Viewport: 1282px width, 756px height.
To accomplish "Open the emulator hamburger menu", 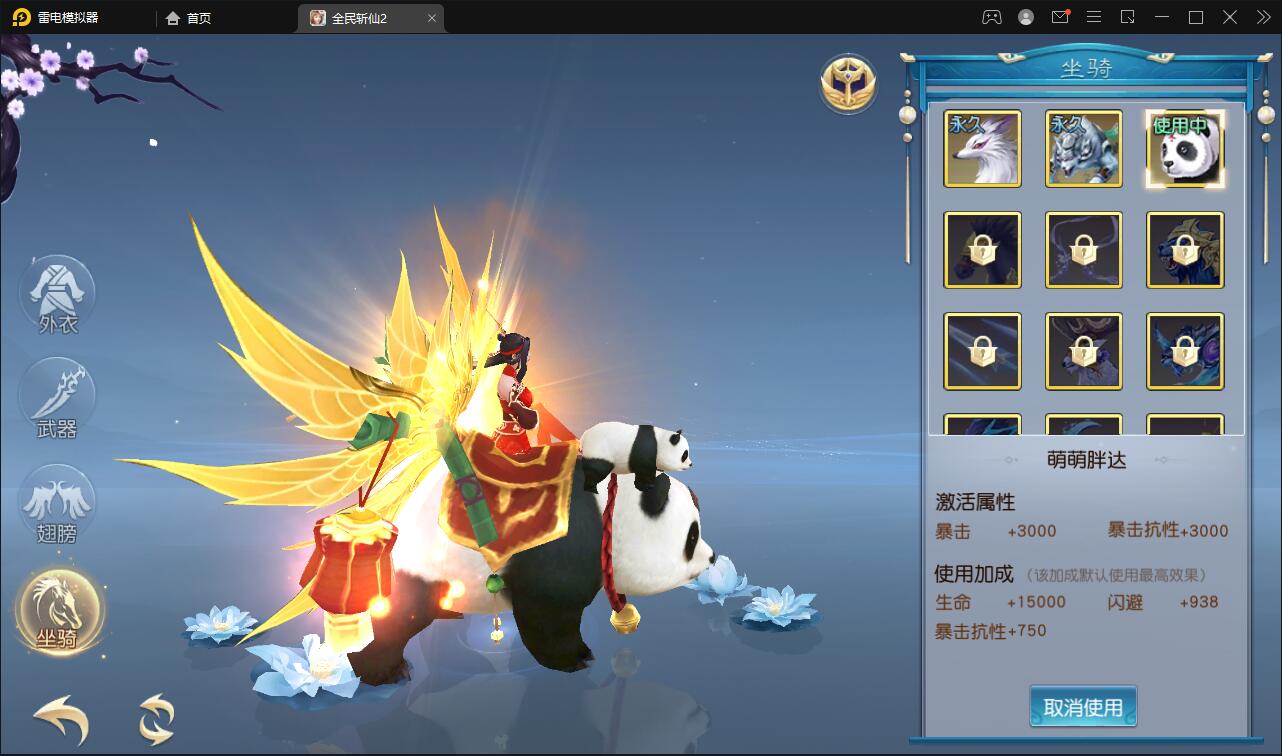I will [1094, 17].
